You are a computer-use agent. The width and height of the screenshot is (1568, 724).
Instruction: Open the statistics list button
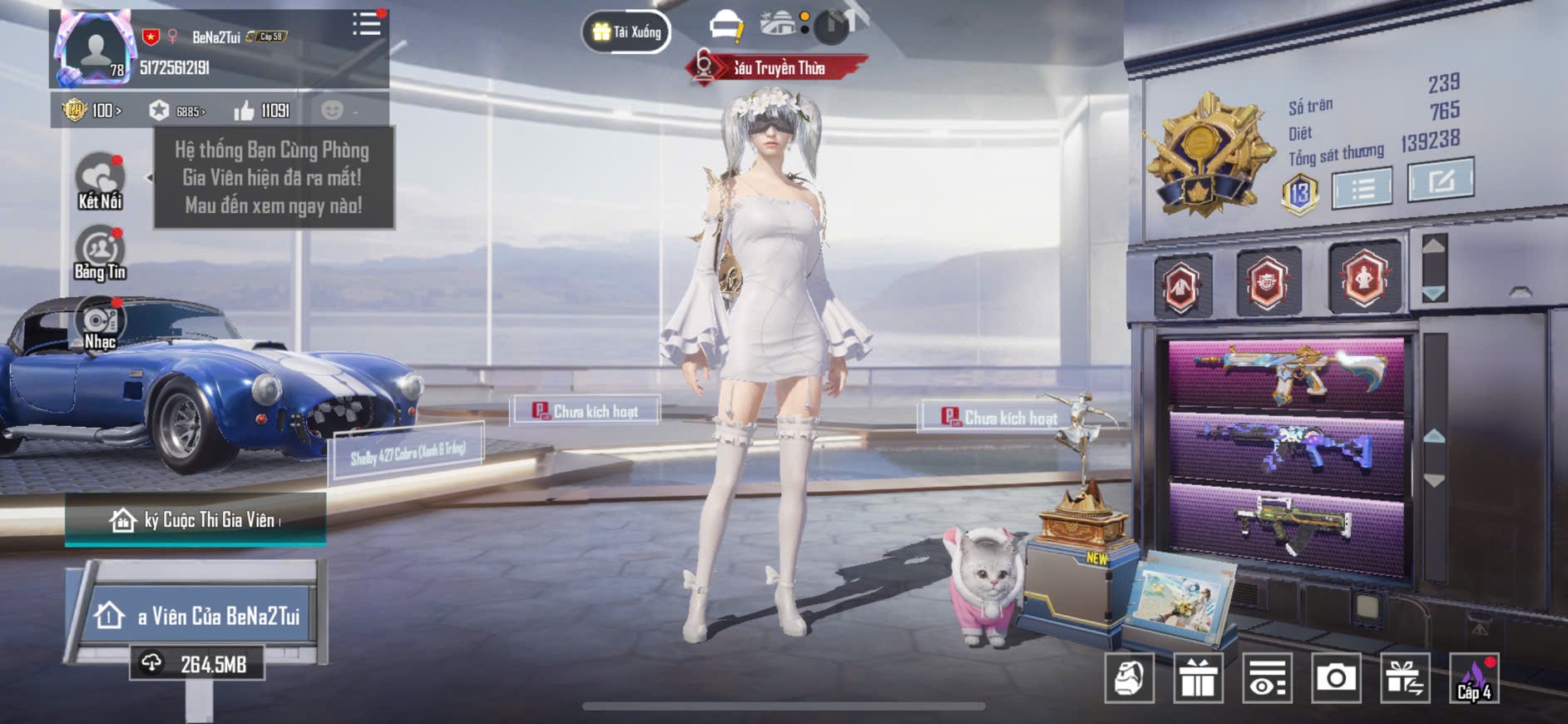click(1362, 187)
